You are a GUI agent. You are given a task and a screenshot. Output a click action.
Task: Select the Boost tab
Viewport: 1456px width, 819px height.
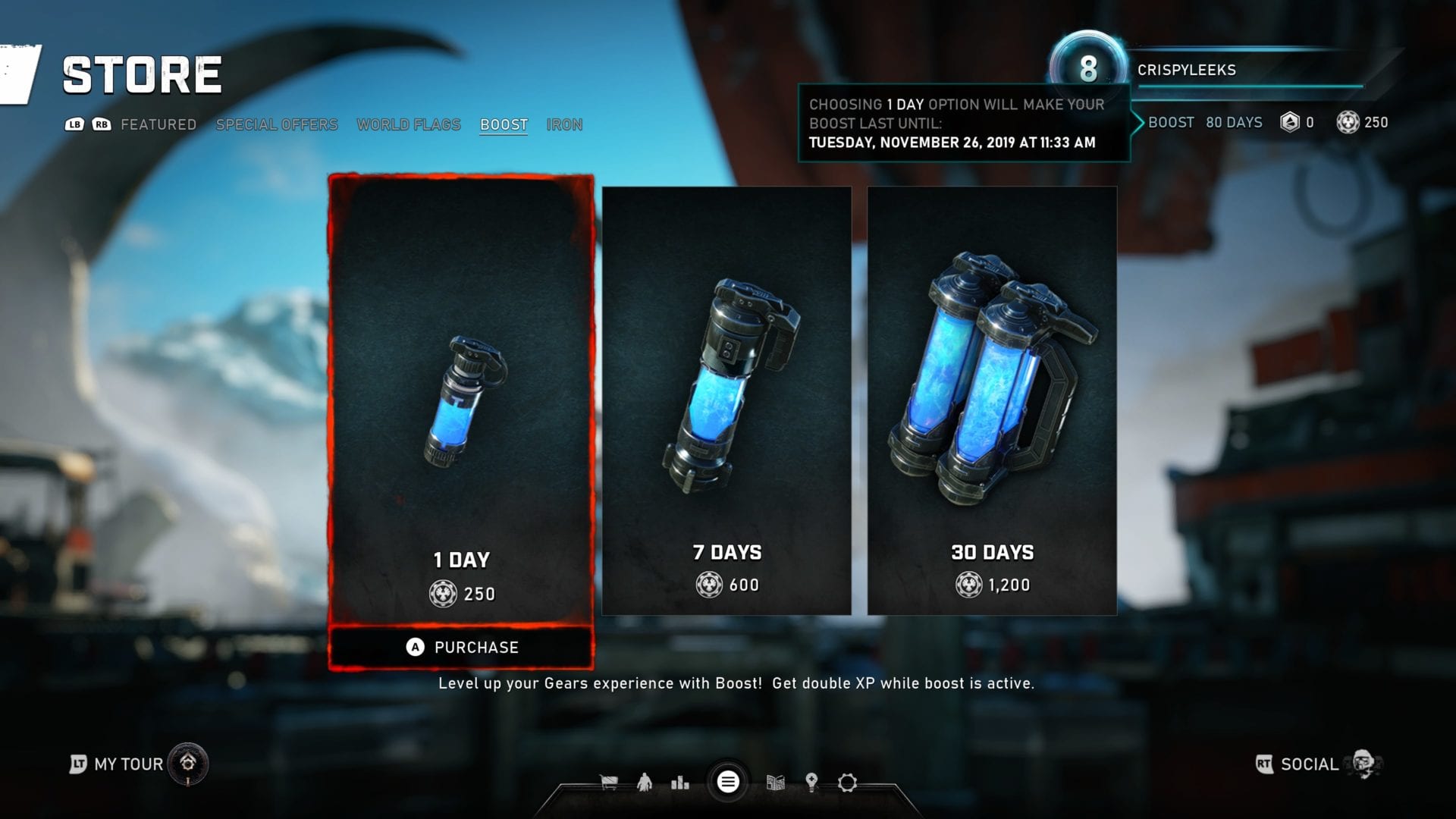pos(504,124)
